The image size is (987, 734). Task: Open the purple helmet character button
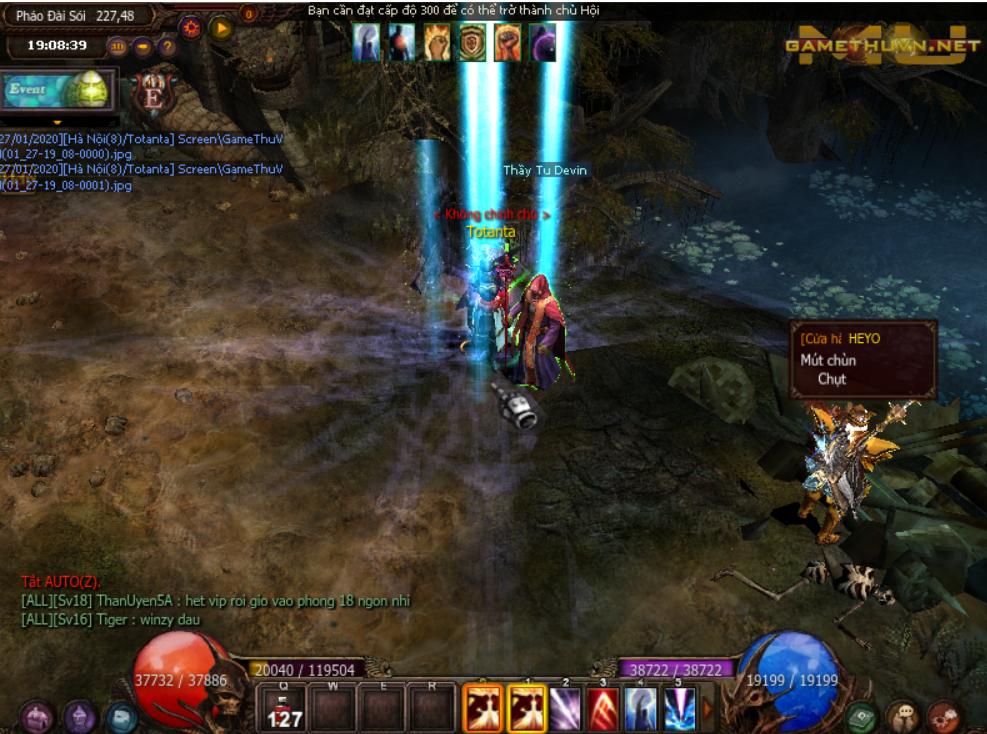click(80, 717)
